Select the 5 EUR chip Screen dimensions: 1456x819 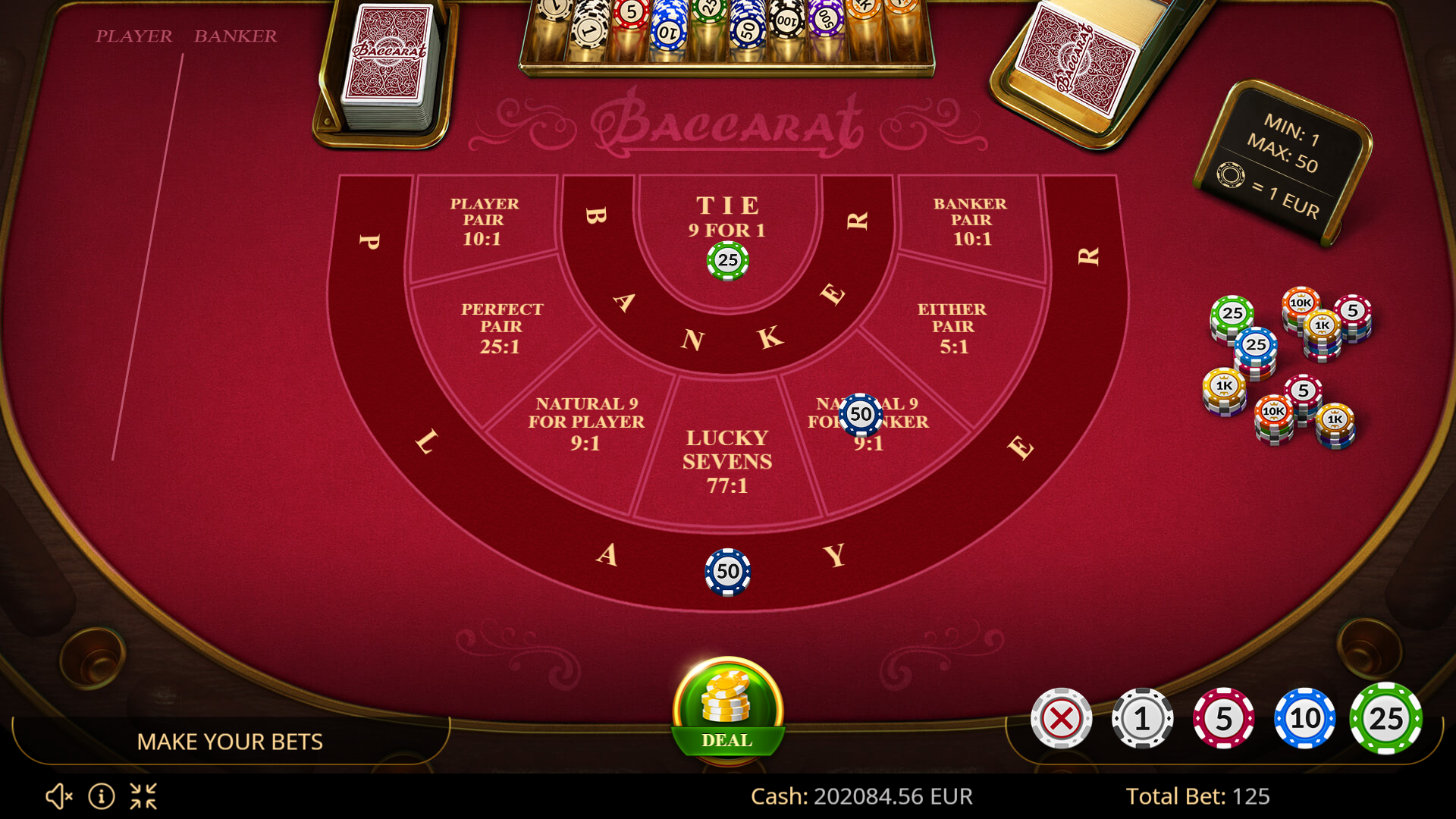tap(1223, 719)
